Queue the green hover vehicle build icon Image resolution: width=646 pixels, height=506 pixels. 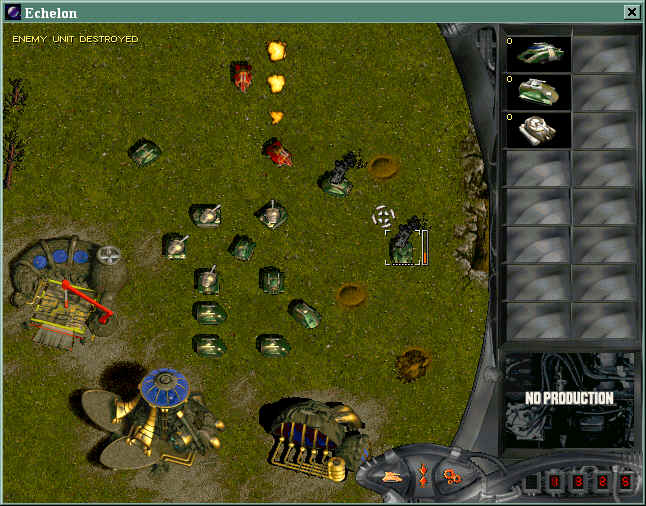(538, 55)
